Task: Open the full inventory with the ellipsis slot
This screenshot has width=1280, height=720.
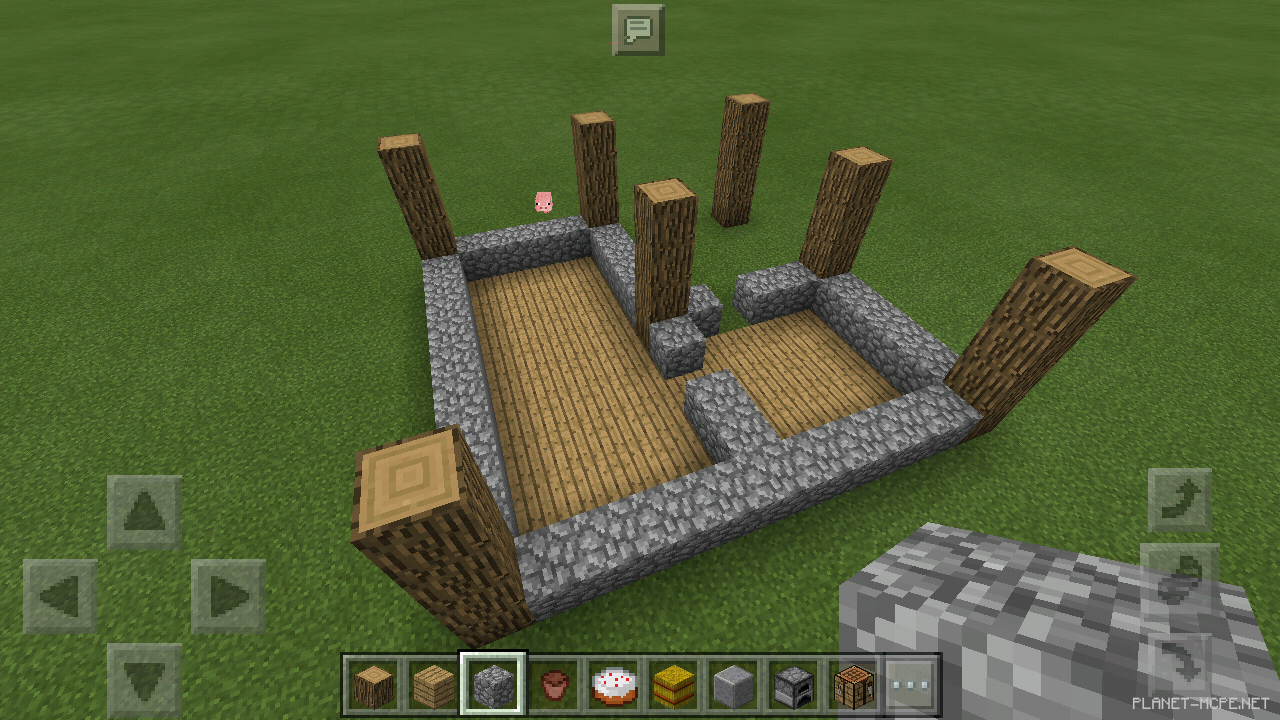Action: pyautogui.click(x=912, y=686)
